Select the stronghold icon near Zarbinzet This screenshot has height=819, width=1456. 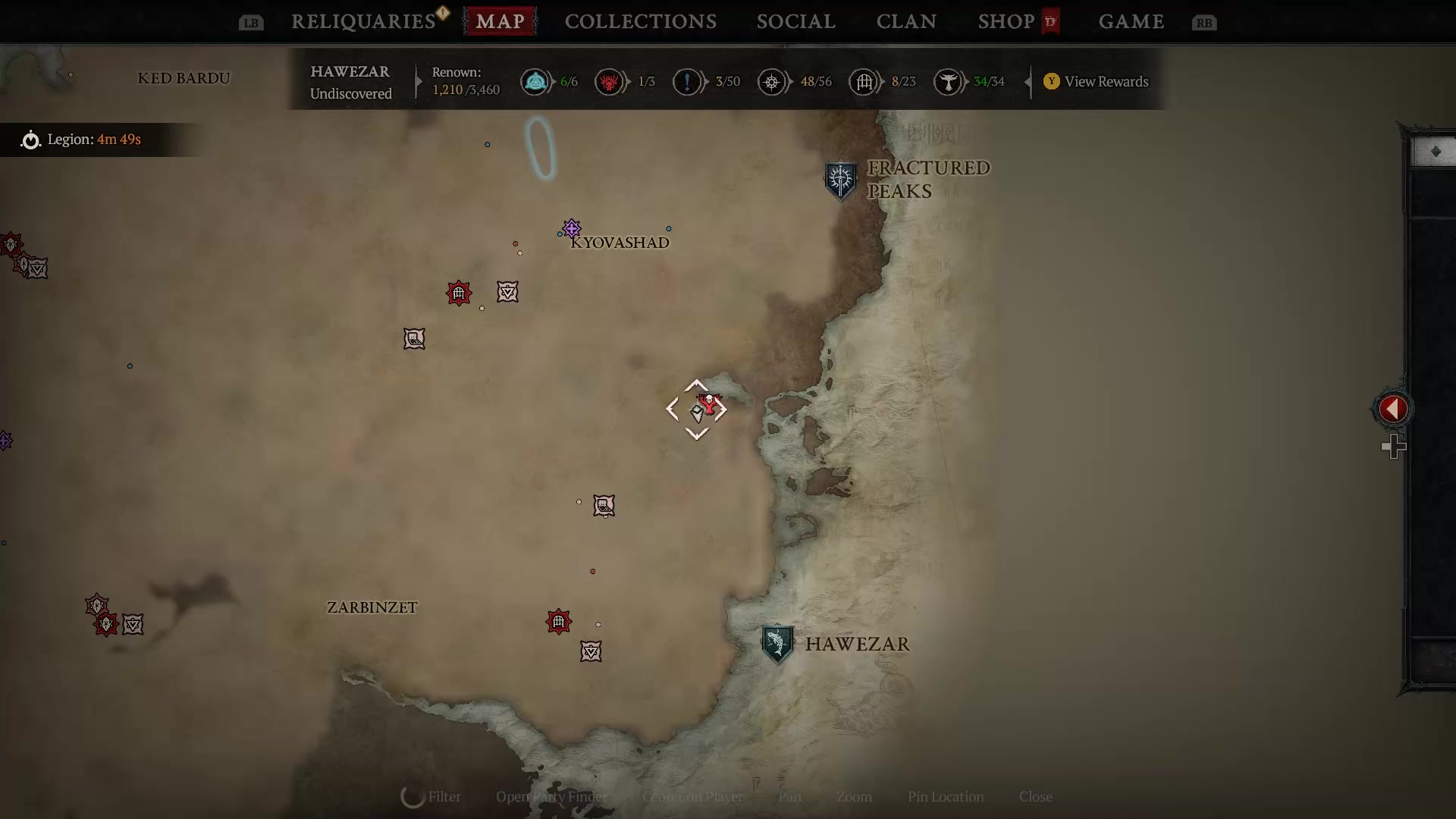point(558,622)
